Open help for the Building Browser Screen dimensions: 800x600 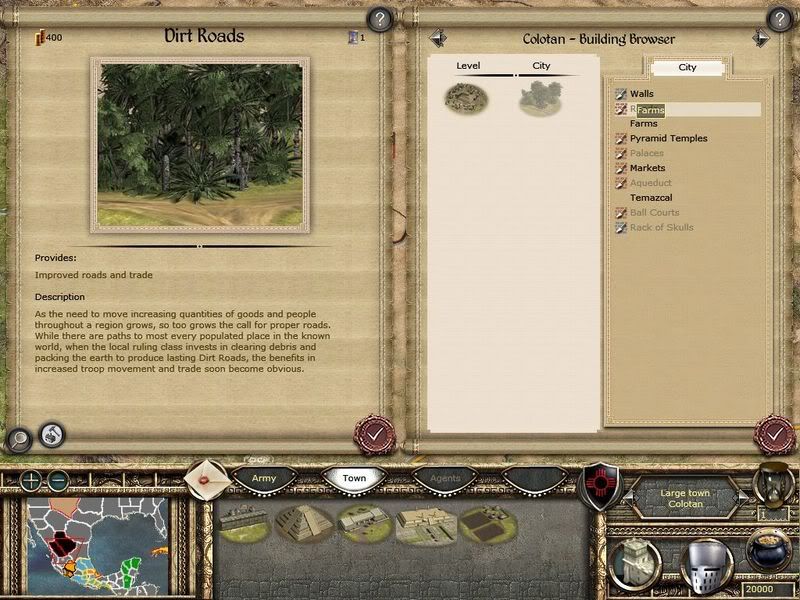780,18
